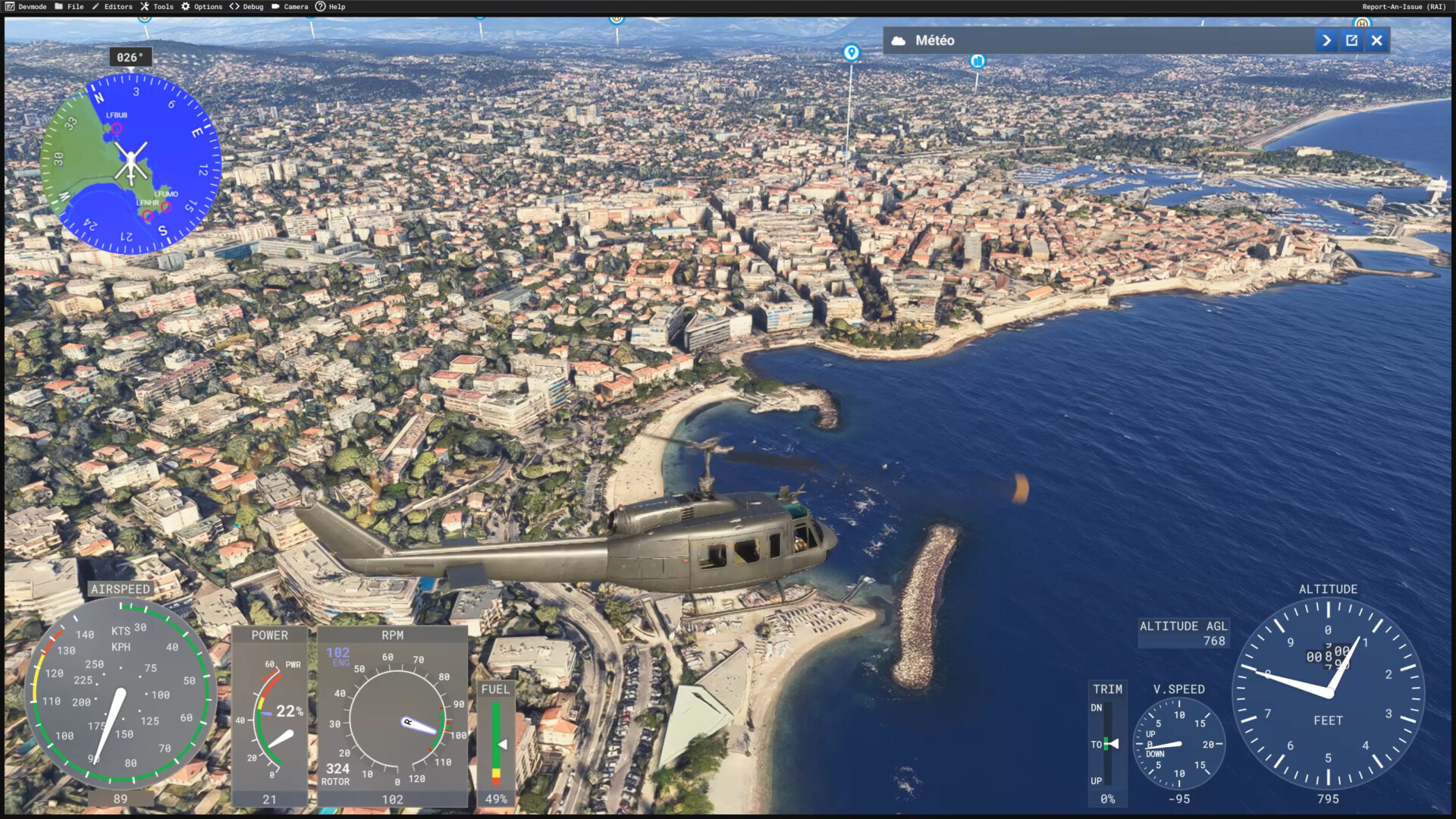Open the Options menu
Image resolution: width=1456 pixels, height=819 pixels.
pos(202,7)
